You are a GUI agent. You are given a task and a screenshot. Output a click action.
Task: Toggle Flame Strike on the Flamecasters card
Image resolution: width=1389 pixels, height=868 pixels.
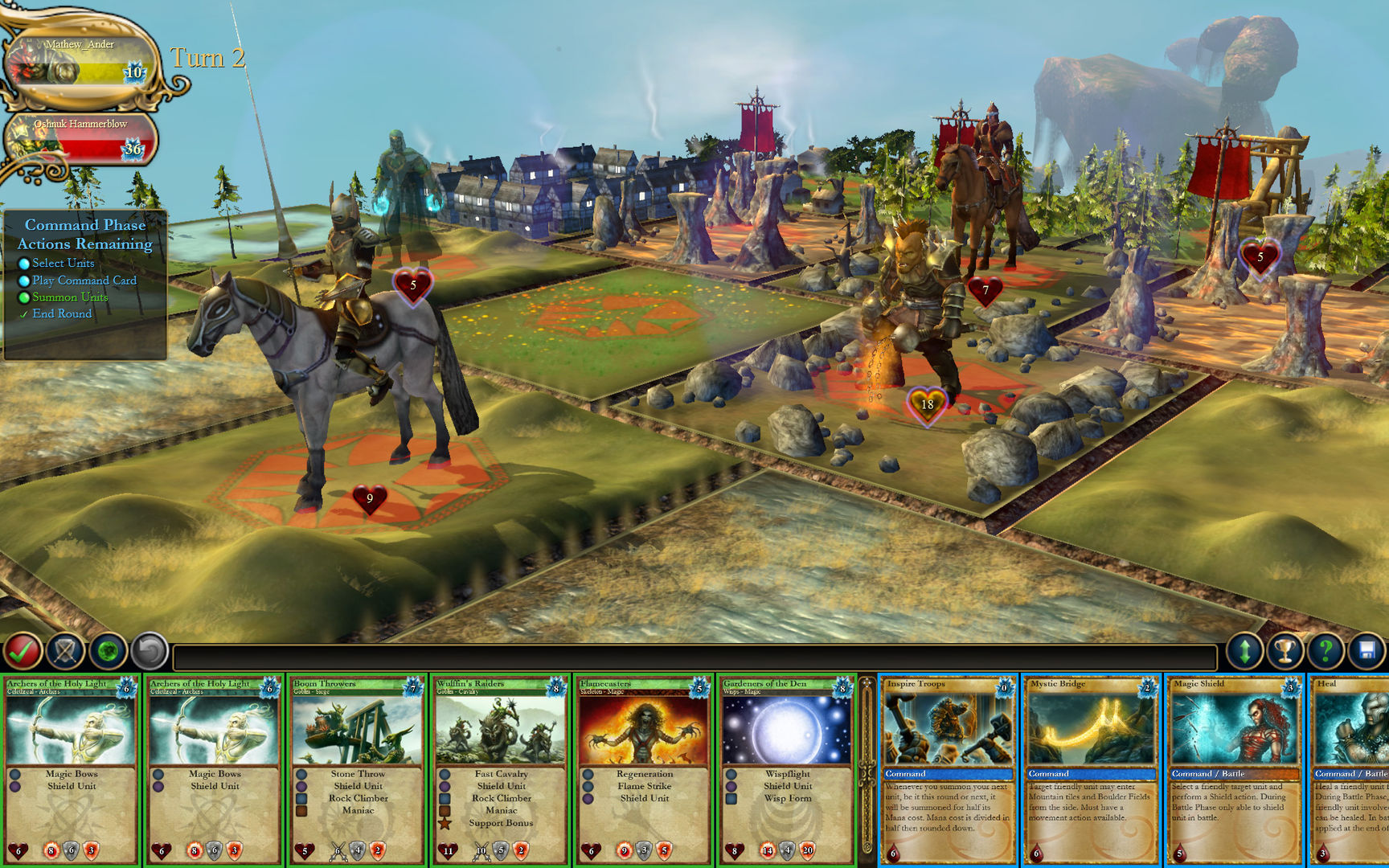coord(643,786)
